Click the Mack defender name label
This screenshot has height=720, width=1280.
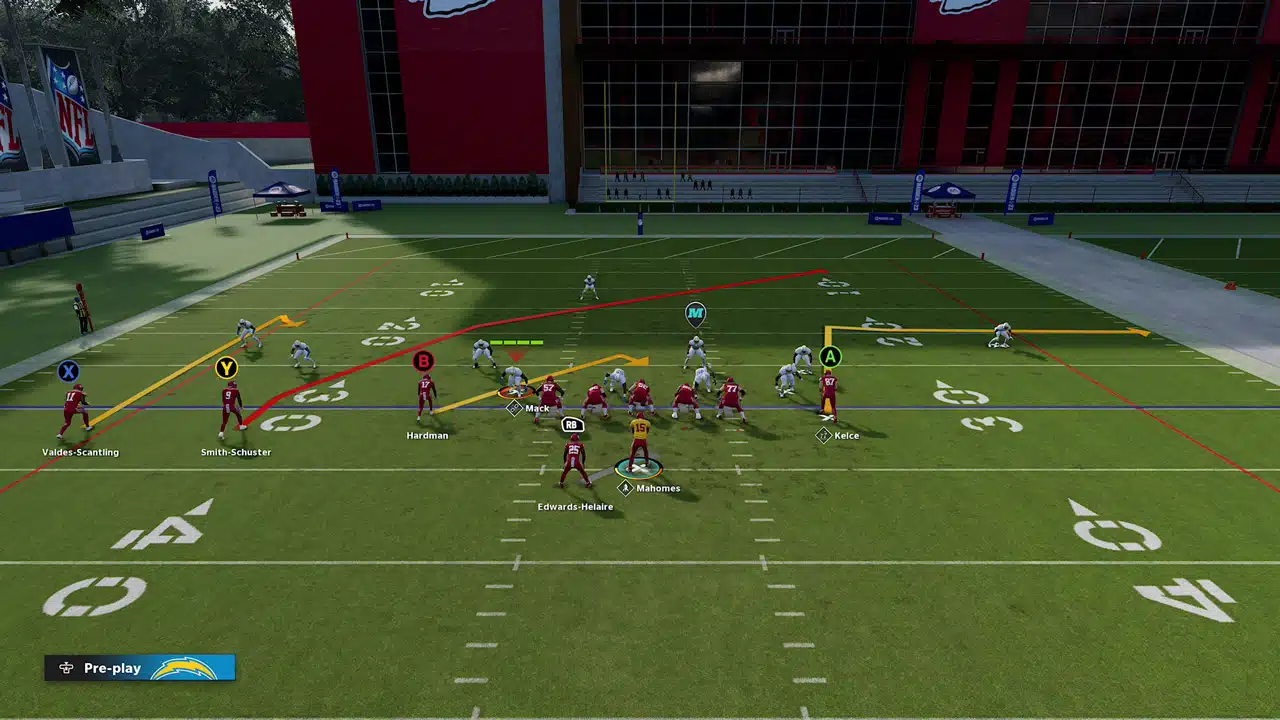537,409
